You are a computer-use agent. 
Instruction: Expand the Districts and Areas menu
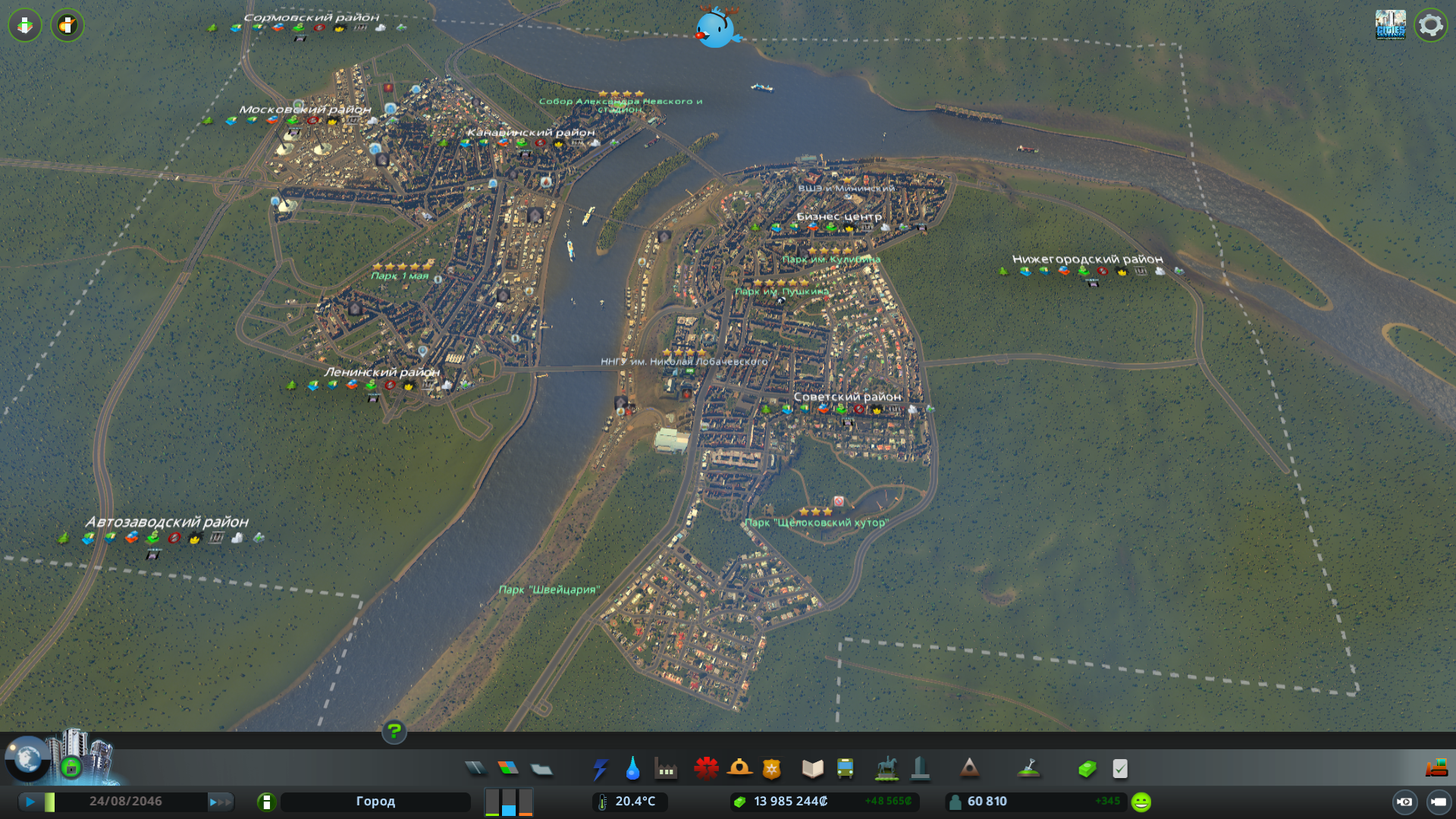click(x=541, y=768)
